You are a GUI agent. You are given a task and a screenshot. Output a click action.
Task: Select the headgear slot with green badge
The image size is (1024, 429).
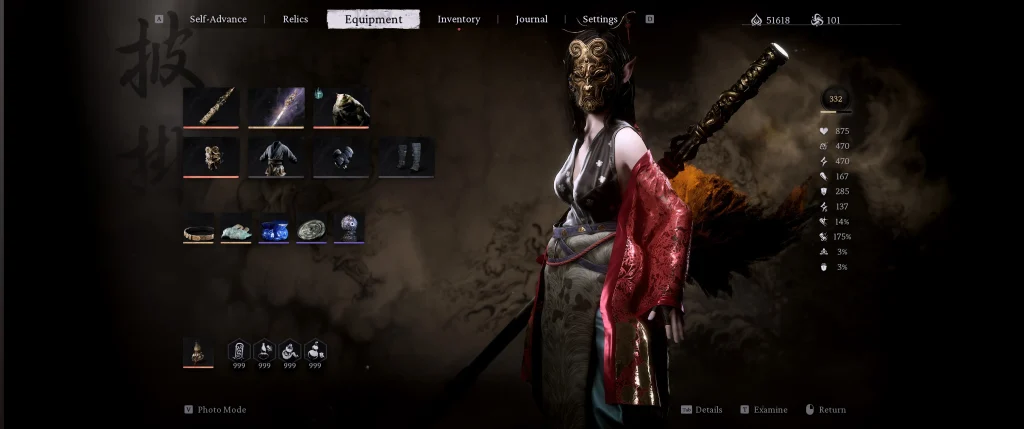[341, 107]
